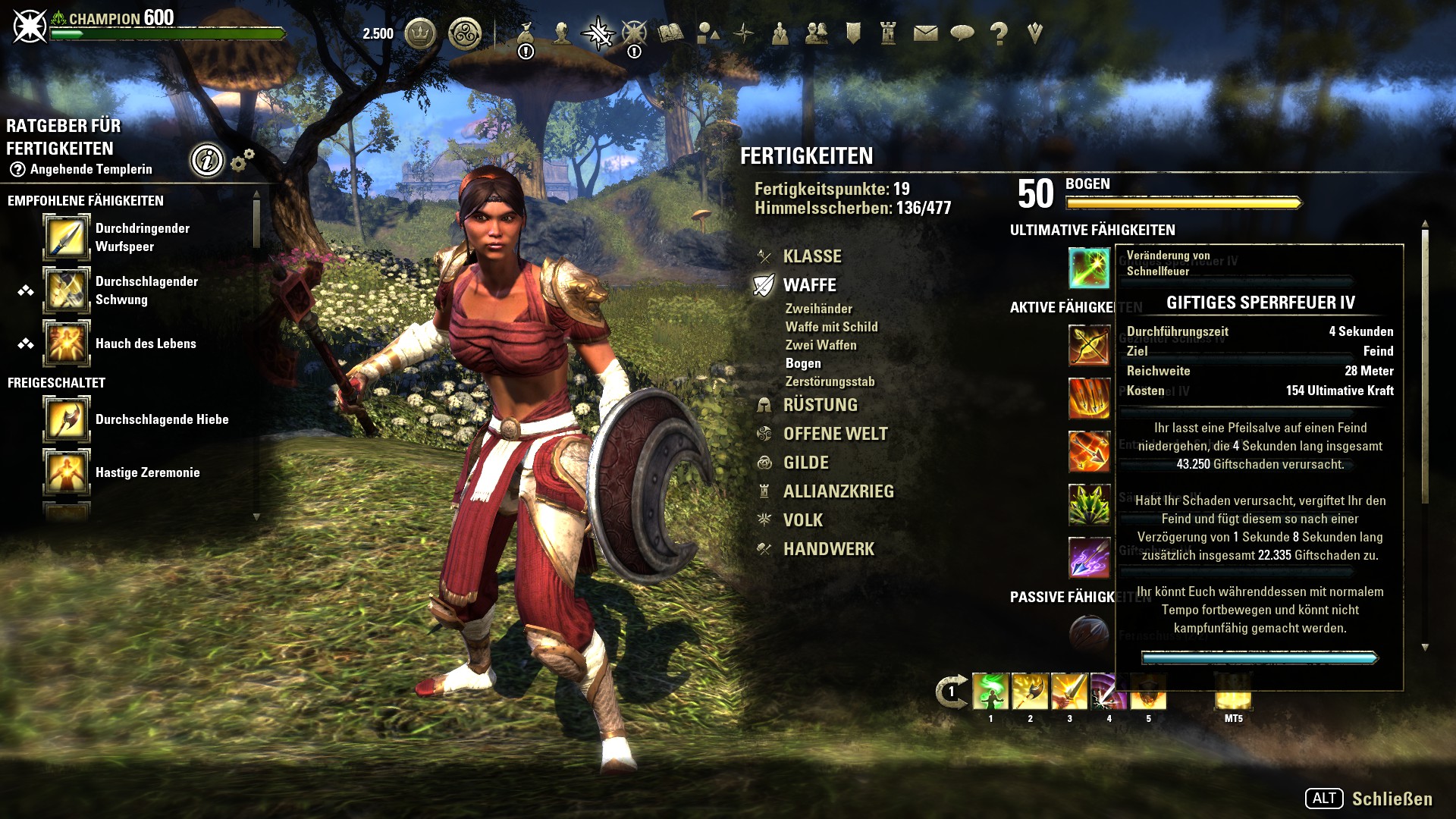1456x819 pixels.
Task: Choose the Hauch des Lebens ability
Action: 67,344
